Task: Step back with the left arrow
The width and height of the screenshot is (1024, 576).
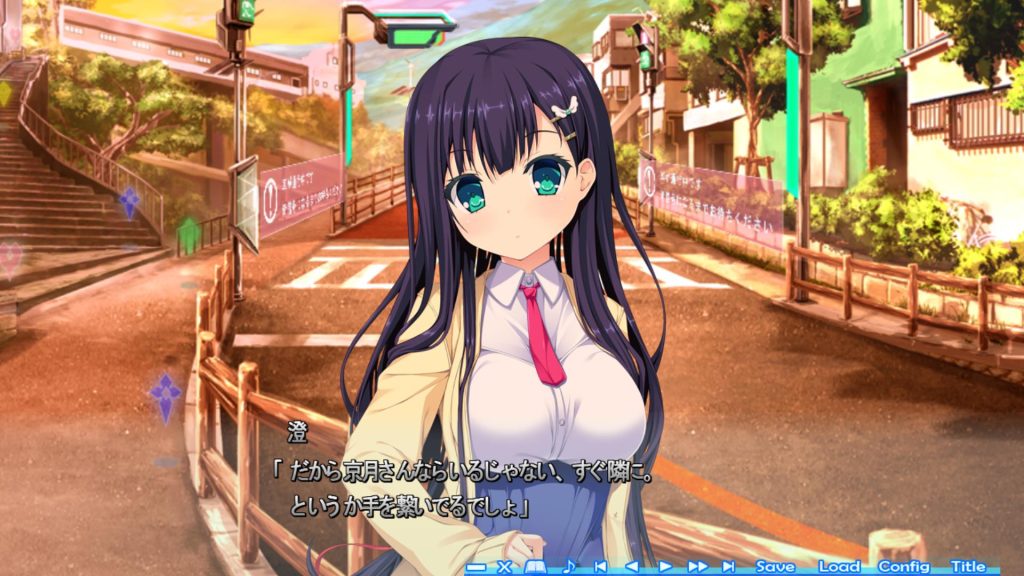Action: point(631,567)
